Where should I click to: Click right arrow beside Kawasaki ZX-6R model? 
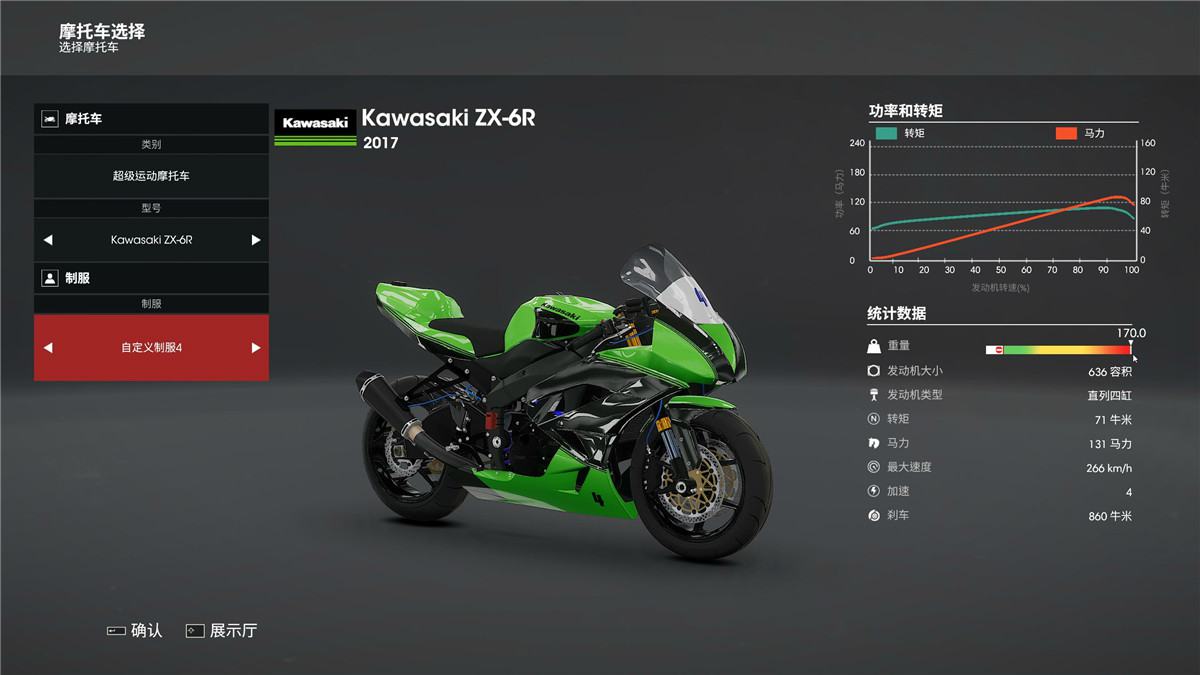point(256,240)
